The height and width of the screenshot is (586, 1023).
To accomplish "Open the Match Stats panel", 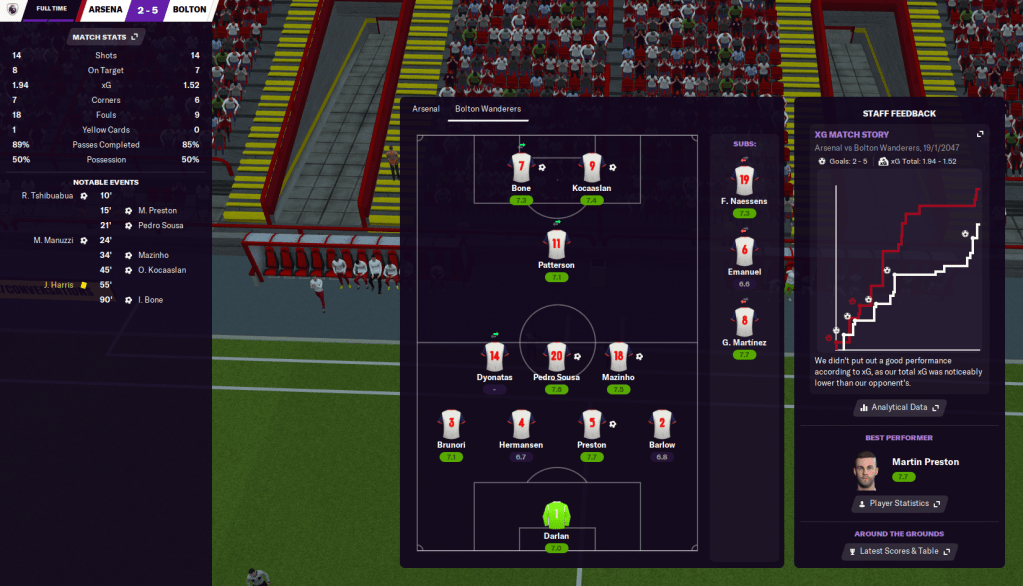I will (105, 37).
